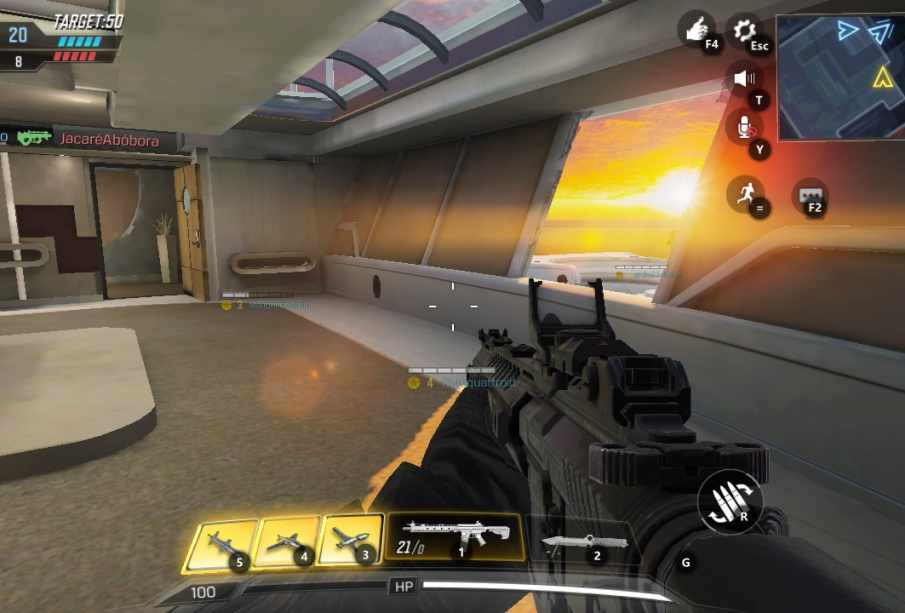This screenshot has width=905, height=613.
Task: Launch the scorestreak numbered 3
Action: pyautogui.click(x=349, y=539)
